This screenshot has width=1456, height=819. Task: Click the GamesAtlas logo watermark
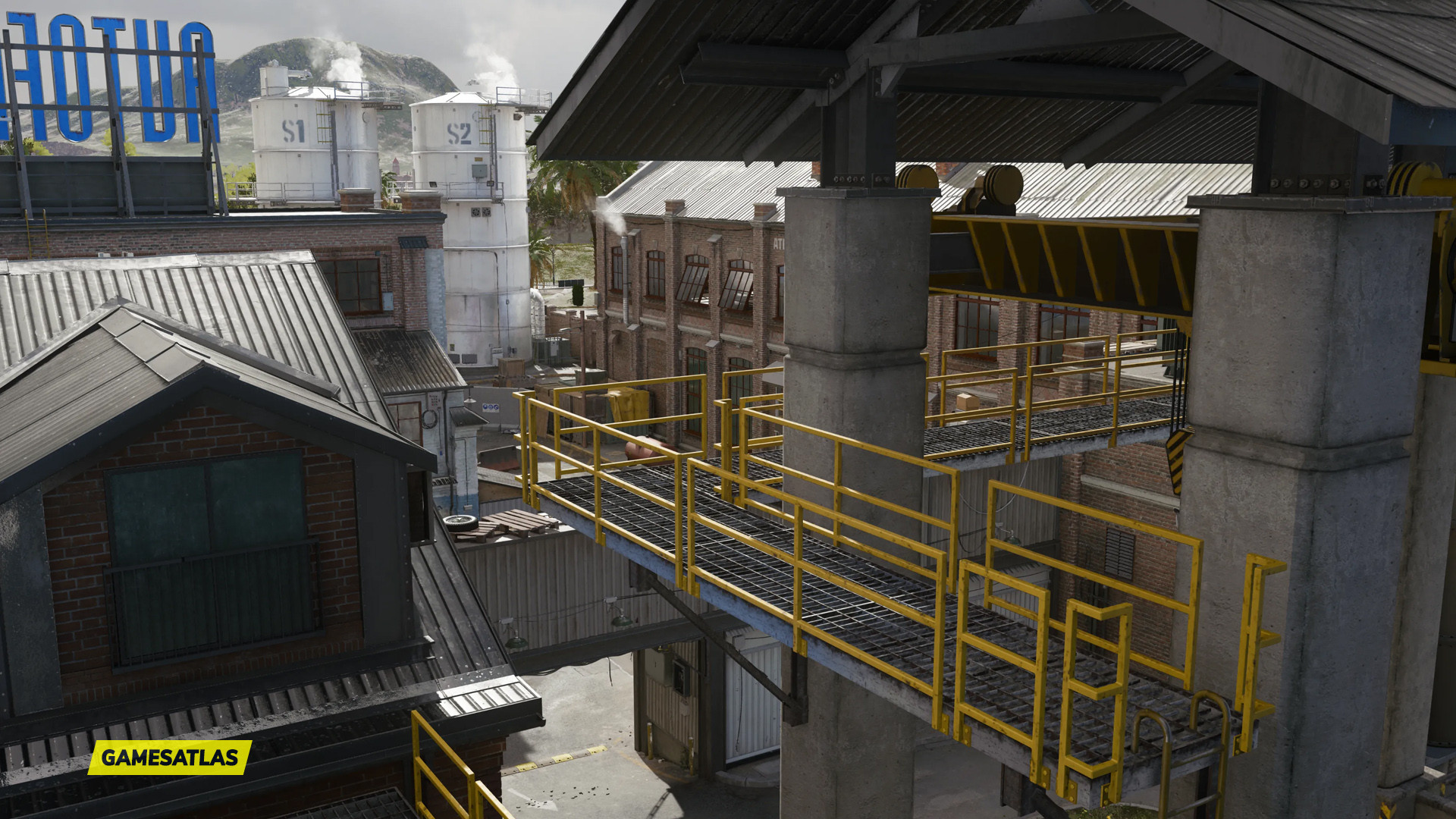170,757
